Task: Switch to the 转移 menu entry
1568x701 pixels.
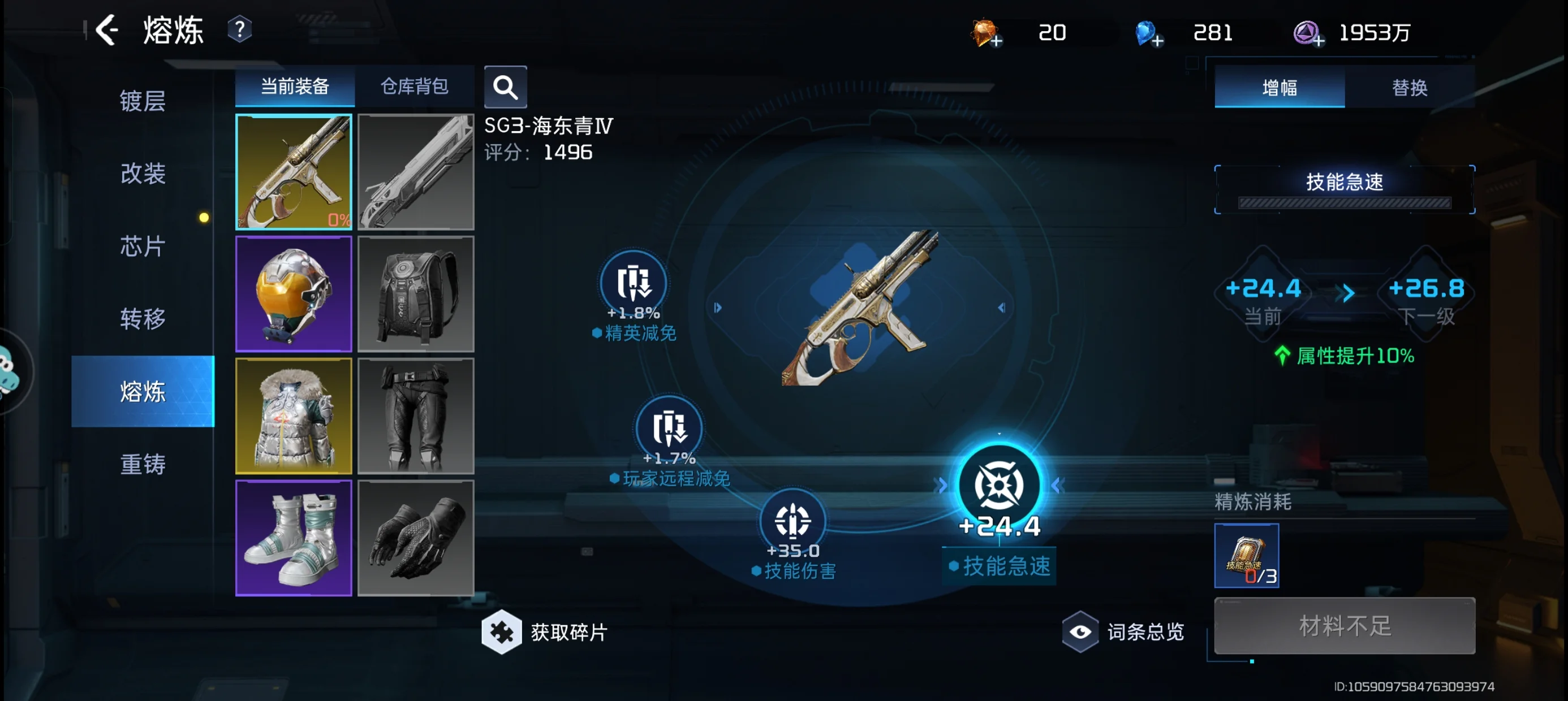Action: coord(143,319)
